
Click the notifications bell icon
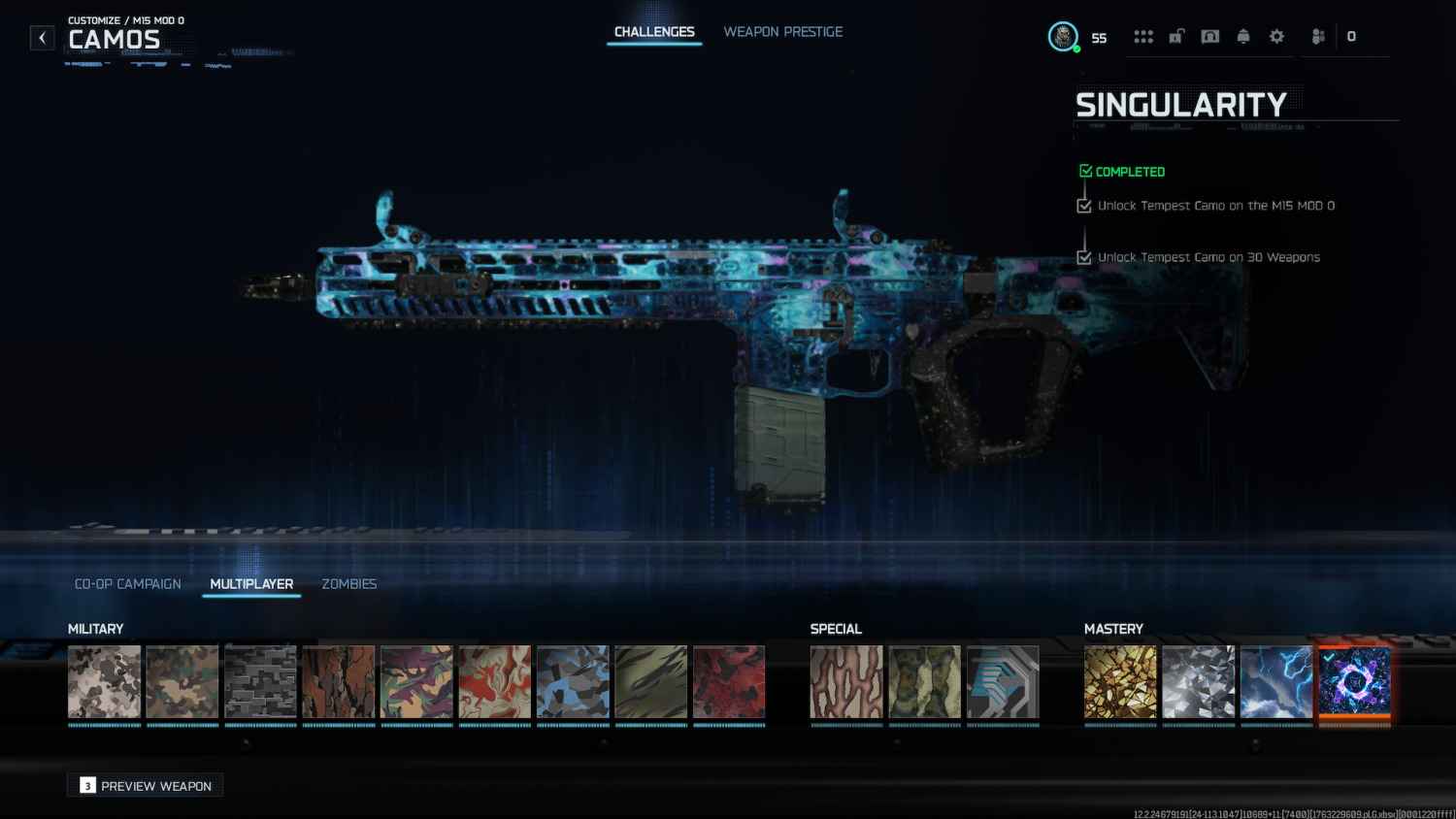click(1242, 36)
